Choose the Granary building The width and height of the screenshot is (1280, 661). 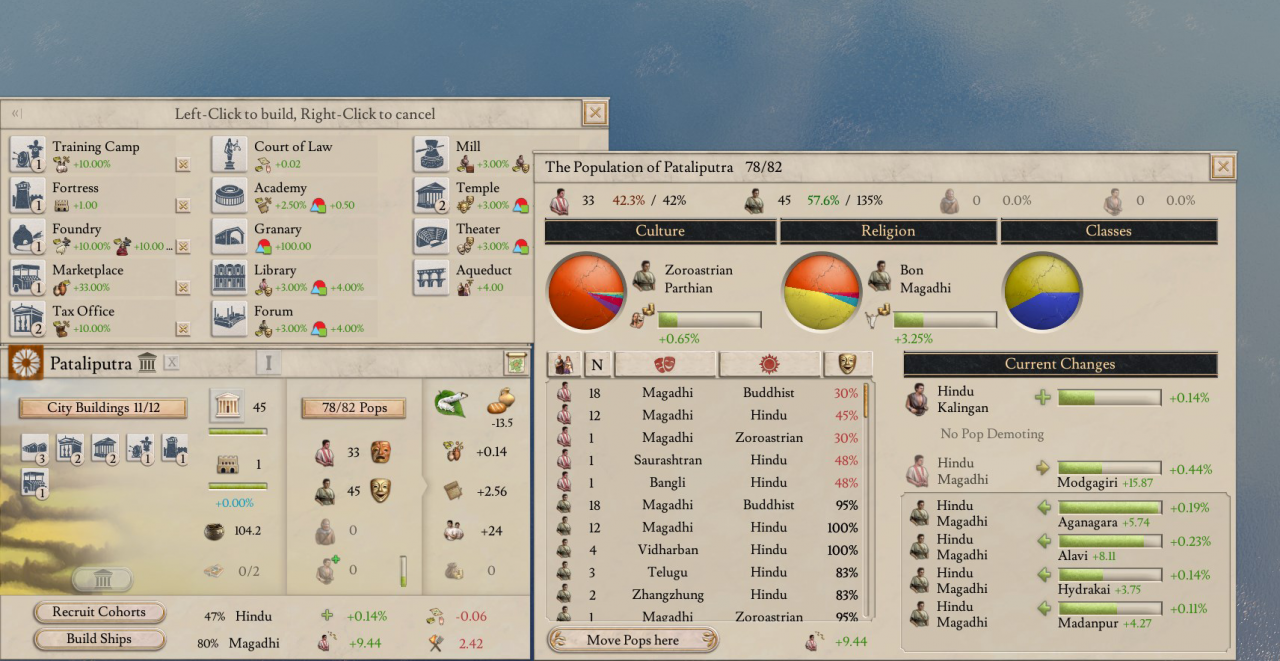click(x=230, y=236)
